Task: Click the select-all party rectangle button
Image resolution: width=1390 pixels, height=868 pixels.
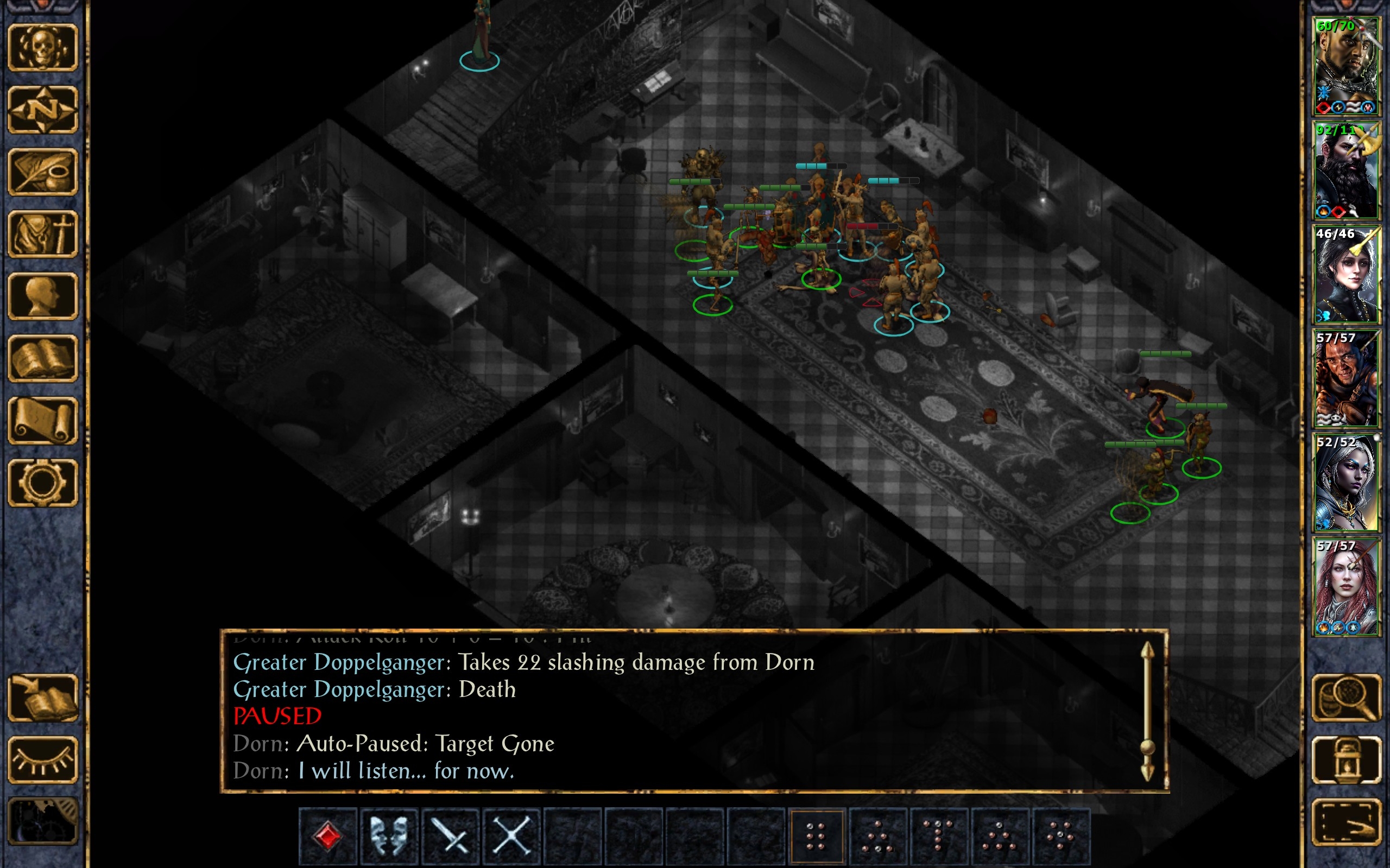Action: click(x=1346, y=822)
